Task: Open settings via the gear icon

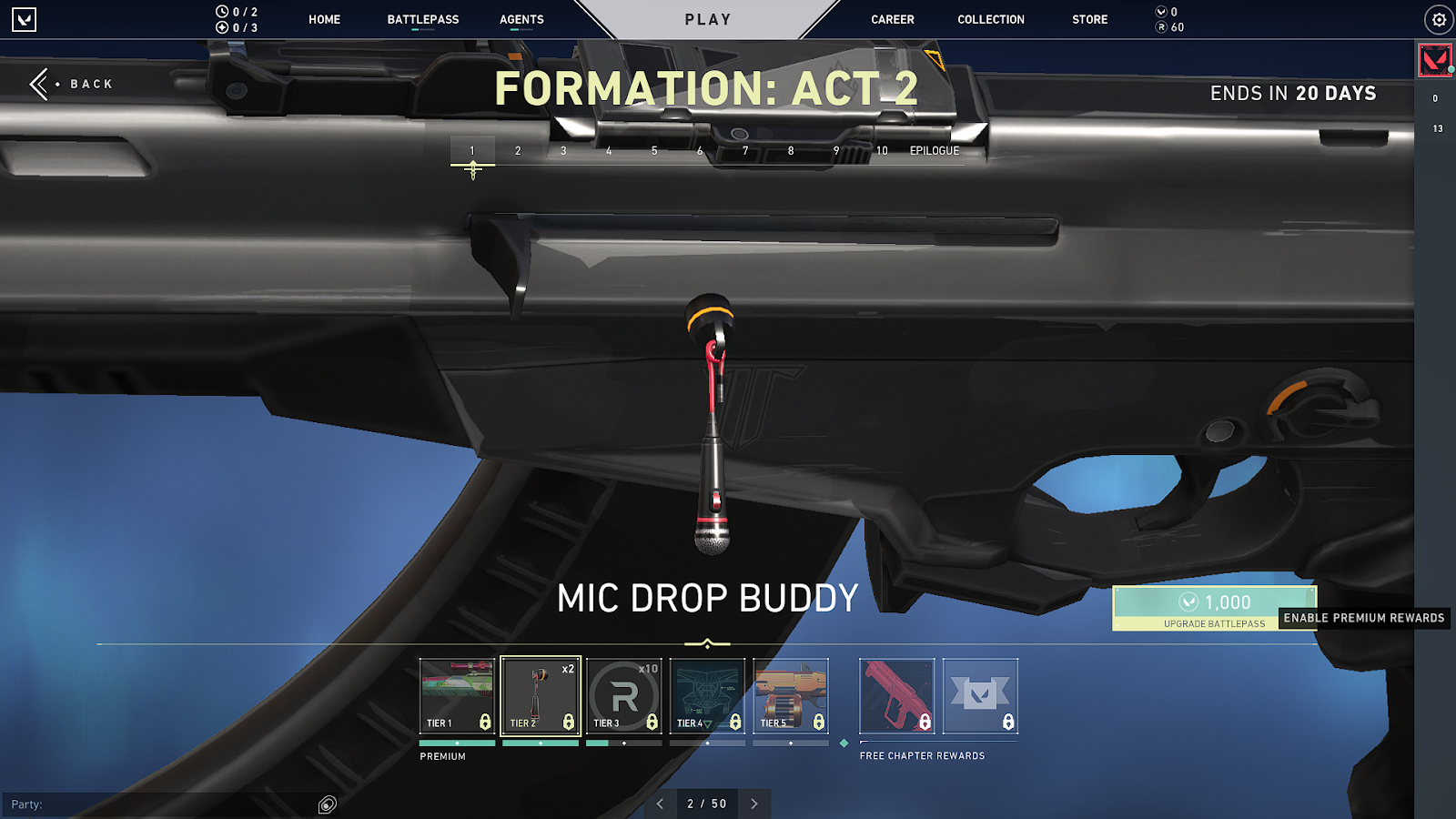Action: pyautogui.click(x=1439, y=19)
